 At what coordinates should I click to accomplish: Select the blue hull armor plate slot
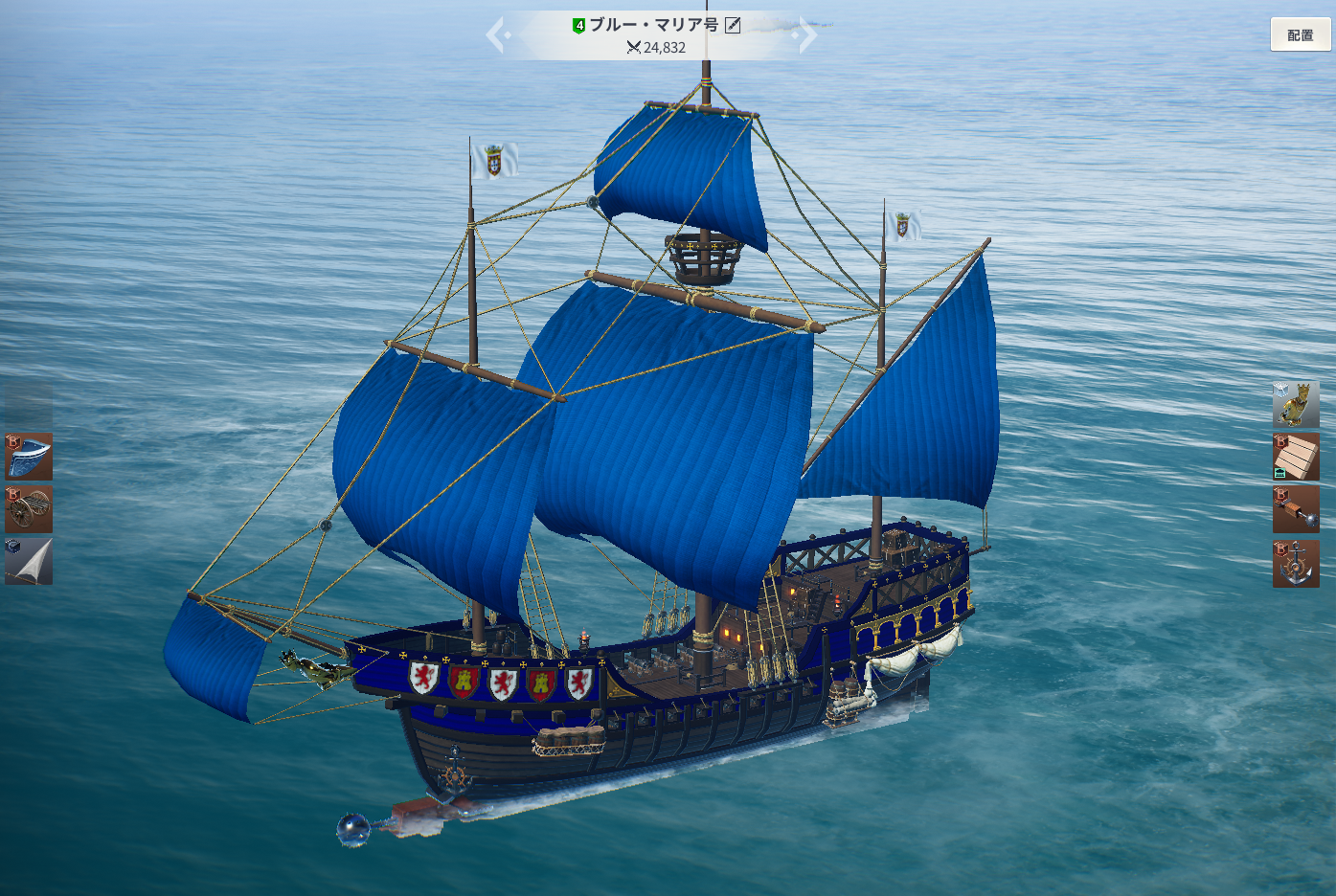29,457
